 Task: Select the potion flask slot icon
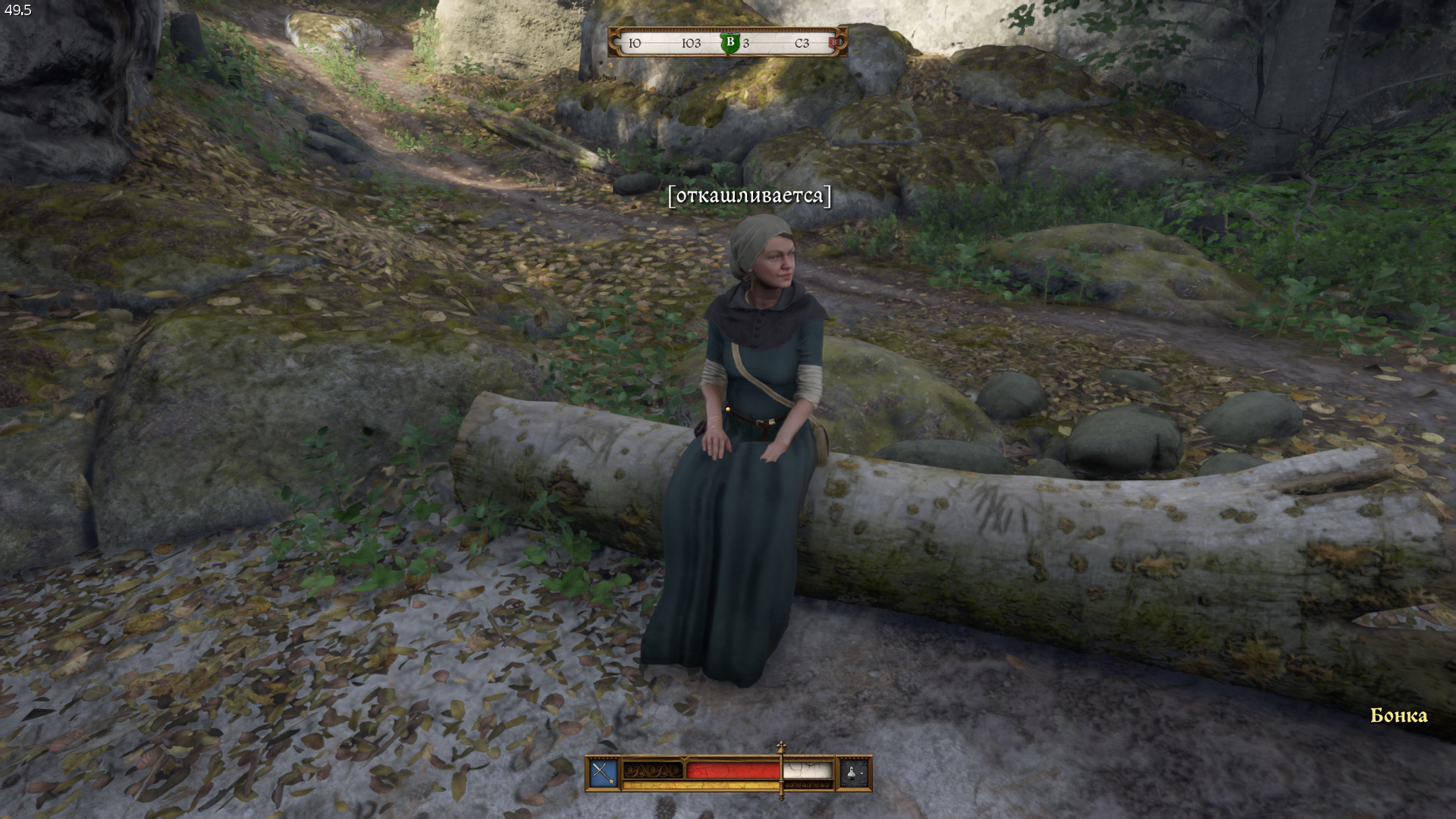[x=853, y=773]
